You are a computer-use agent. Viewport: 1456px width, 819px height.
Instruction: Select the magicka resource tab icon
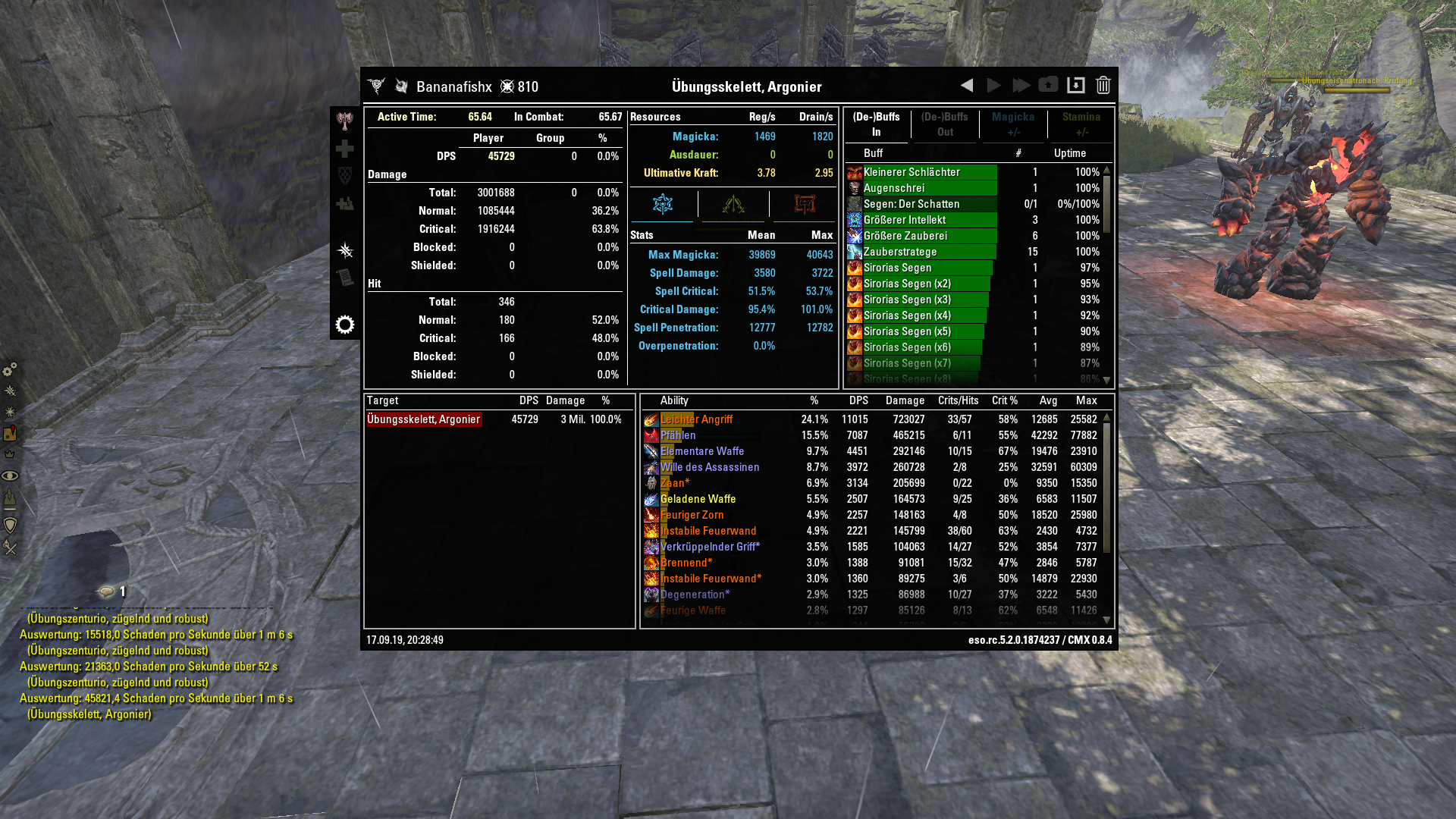[662, 204]
